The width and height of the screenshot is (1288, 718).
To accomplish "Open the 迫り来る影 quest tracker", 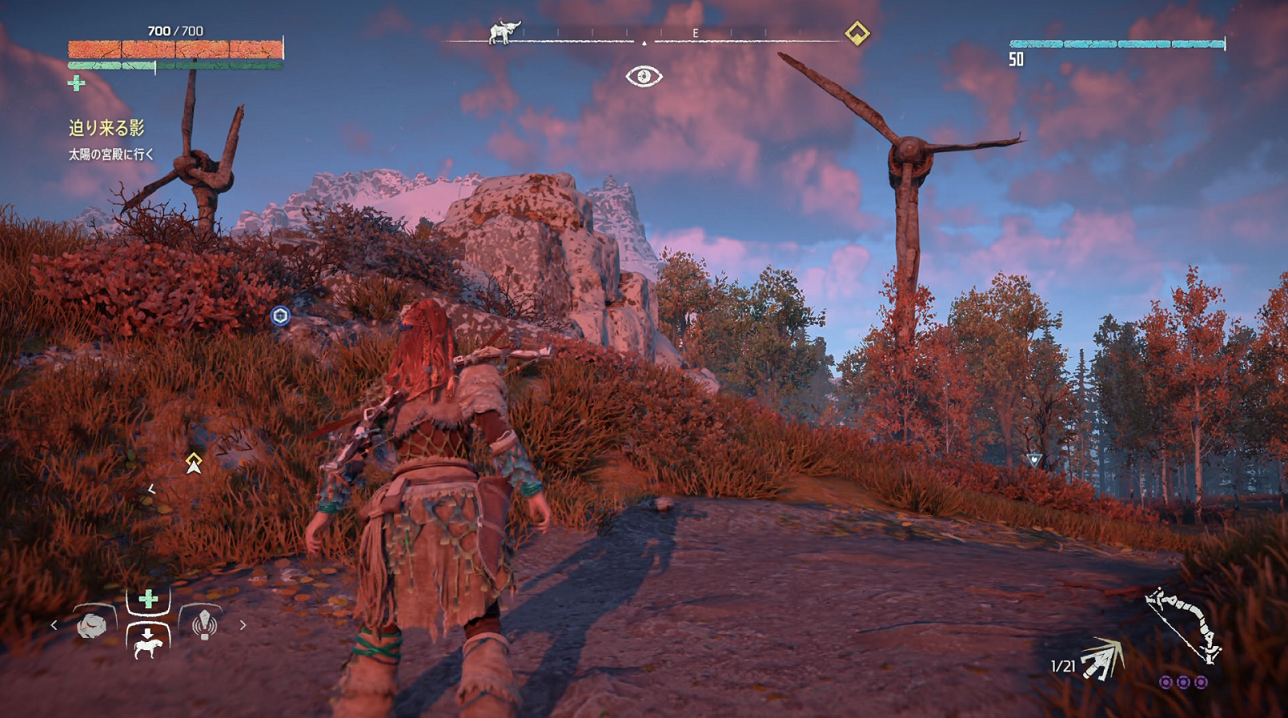I will tap(106, 128).
